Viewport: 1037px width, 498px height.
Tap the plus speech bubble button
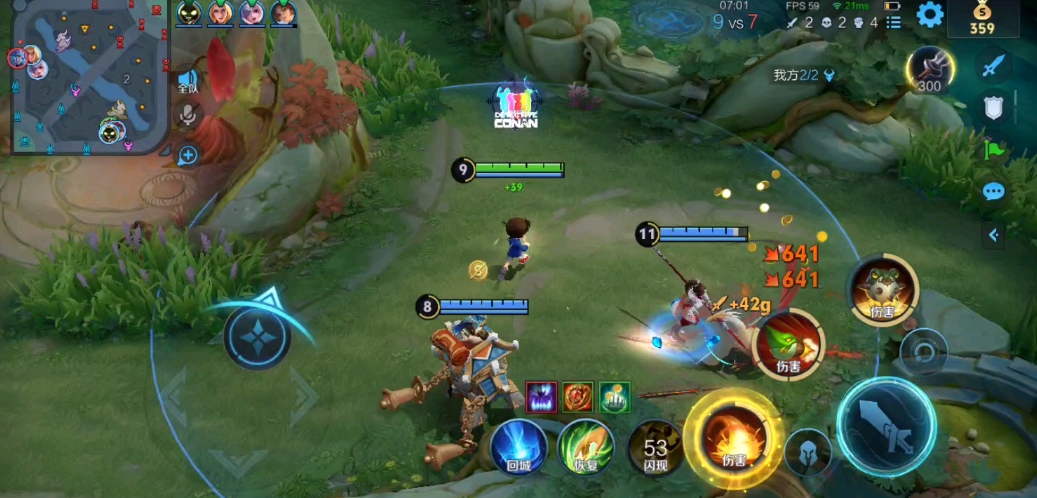point(187,155)
